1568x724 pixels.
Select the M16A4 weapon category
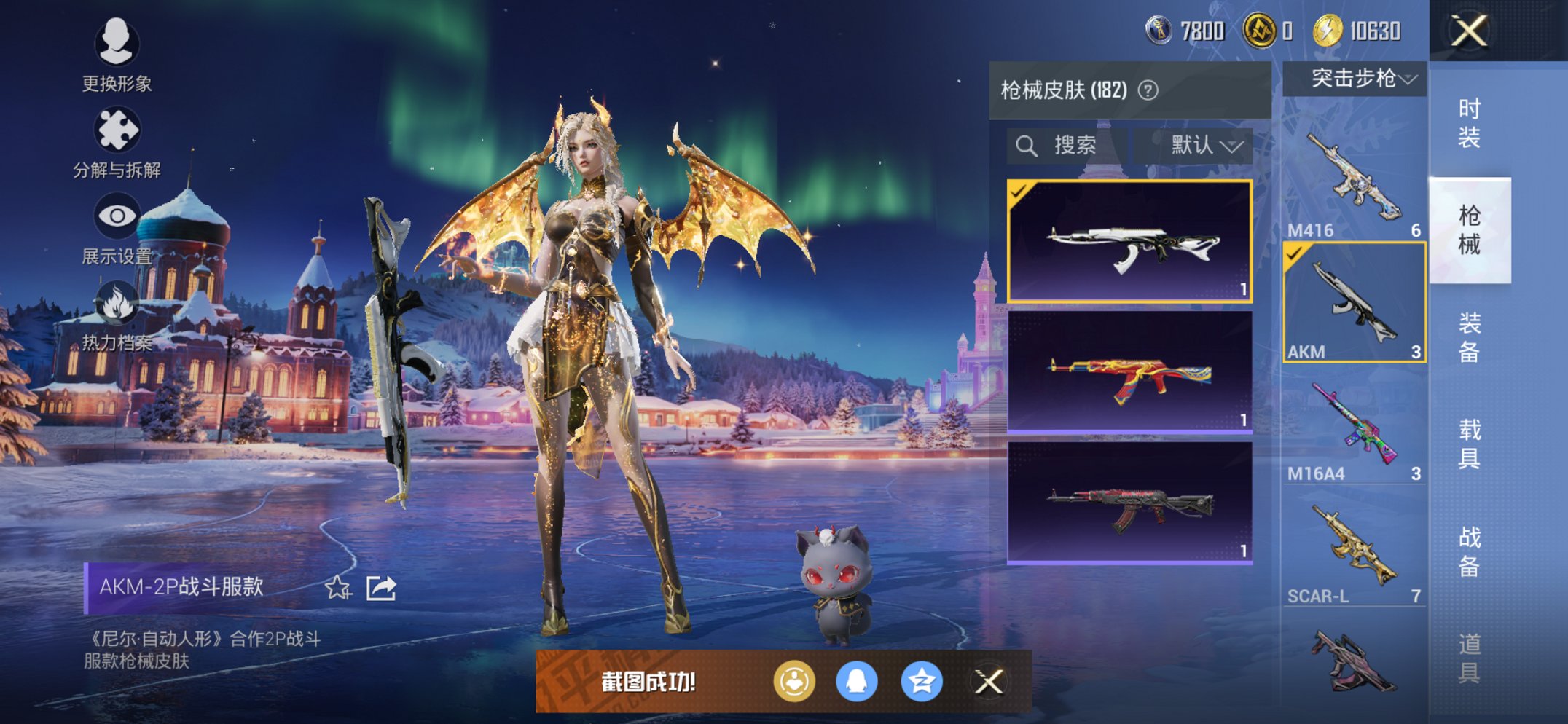coord(1354,426)
